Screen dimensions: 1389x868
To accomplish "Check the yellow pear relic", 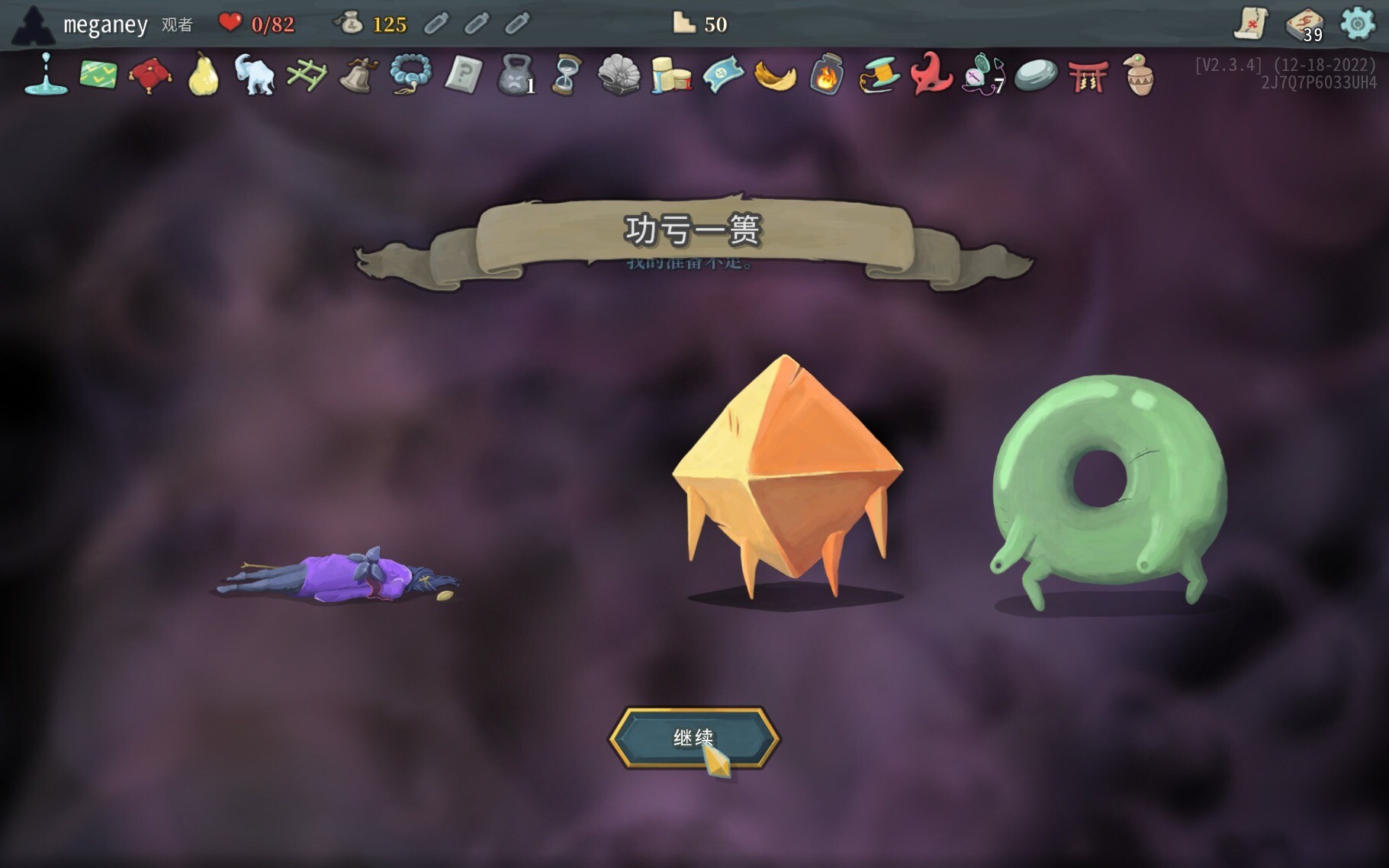I will 203,76.
